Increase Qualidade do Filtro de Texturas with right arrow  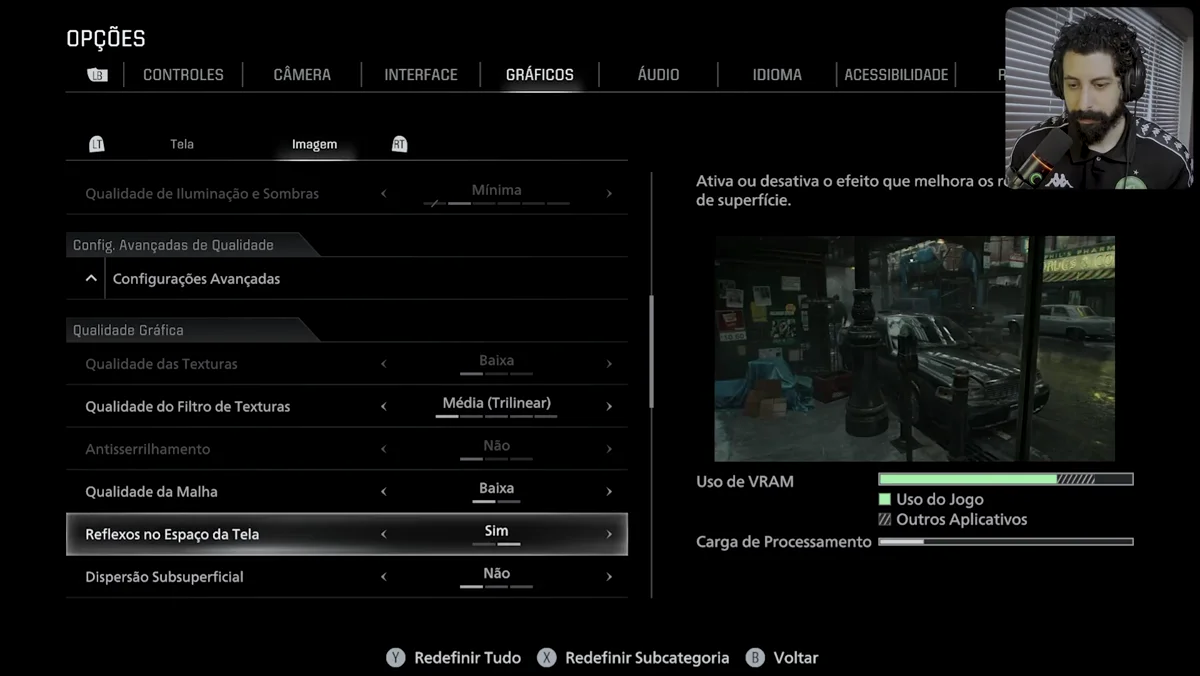click(x=609, y=407)
